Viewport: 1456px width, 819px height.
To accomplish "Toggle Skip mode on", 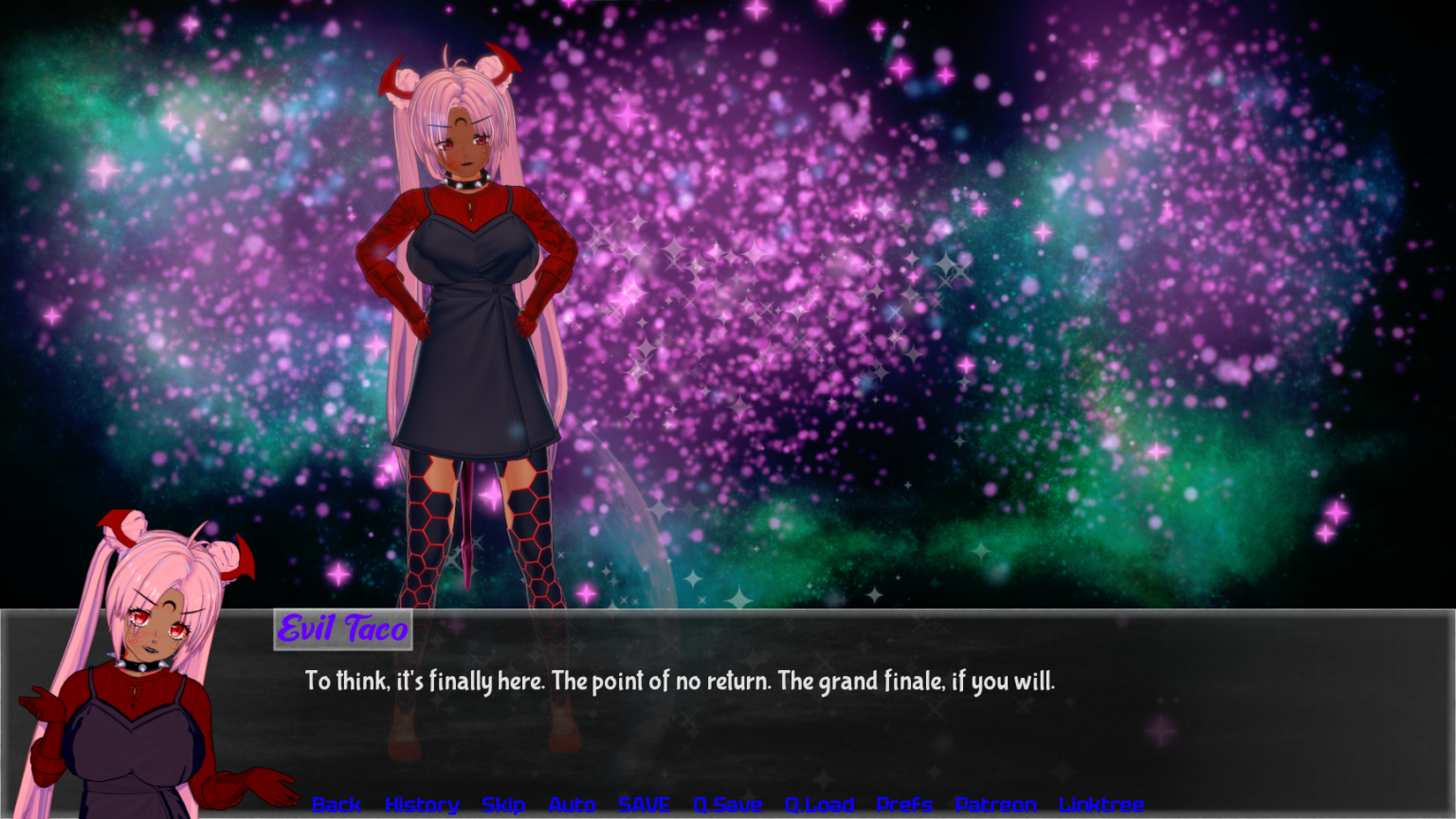I will pyautogui.click(x=502, y=805).
